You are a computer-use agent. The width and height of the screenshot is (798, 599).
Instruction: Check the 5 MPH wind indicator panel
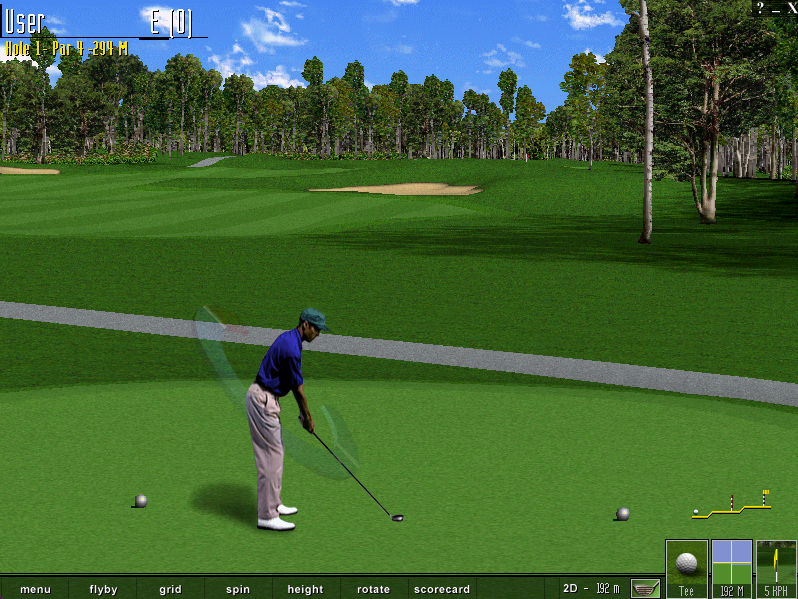pos(776,568)
